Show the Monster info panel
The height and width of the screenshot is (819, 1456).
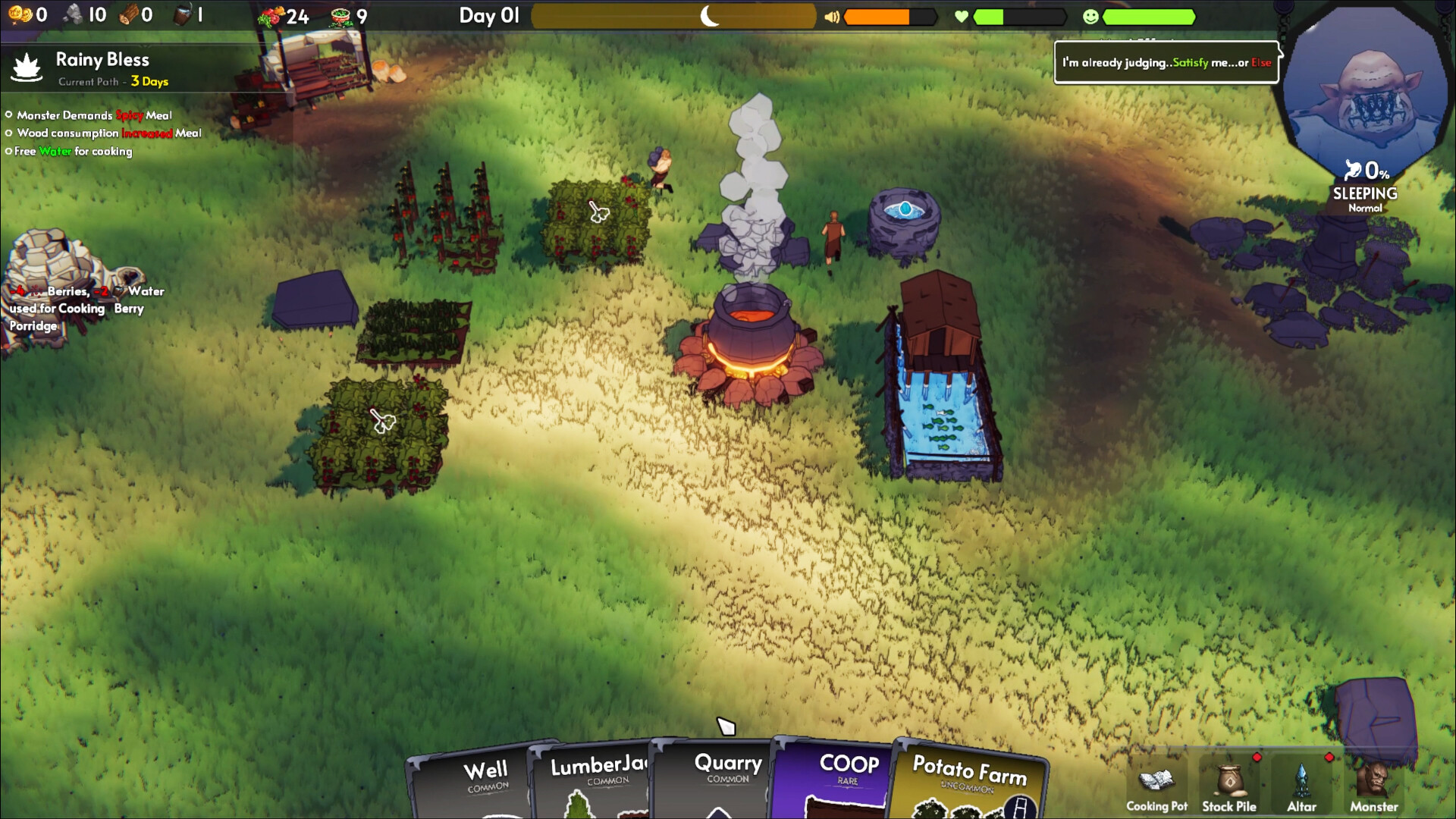(1373, 787)
